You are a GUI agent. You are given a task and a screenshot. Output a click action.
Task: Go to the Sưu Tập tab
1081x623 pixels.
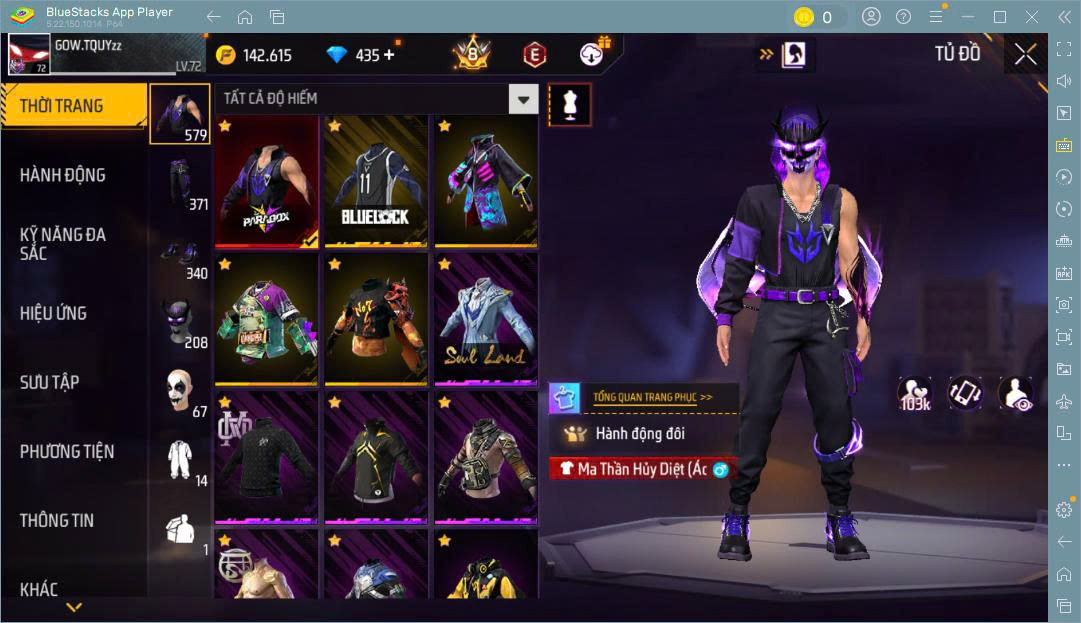[x=50, y=382]
